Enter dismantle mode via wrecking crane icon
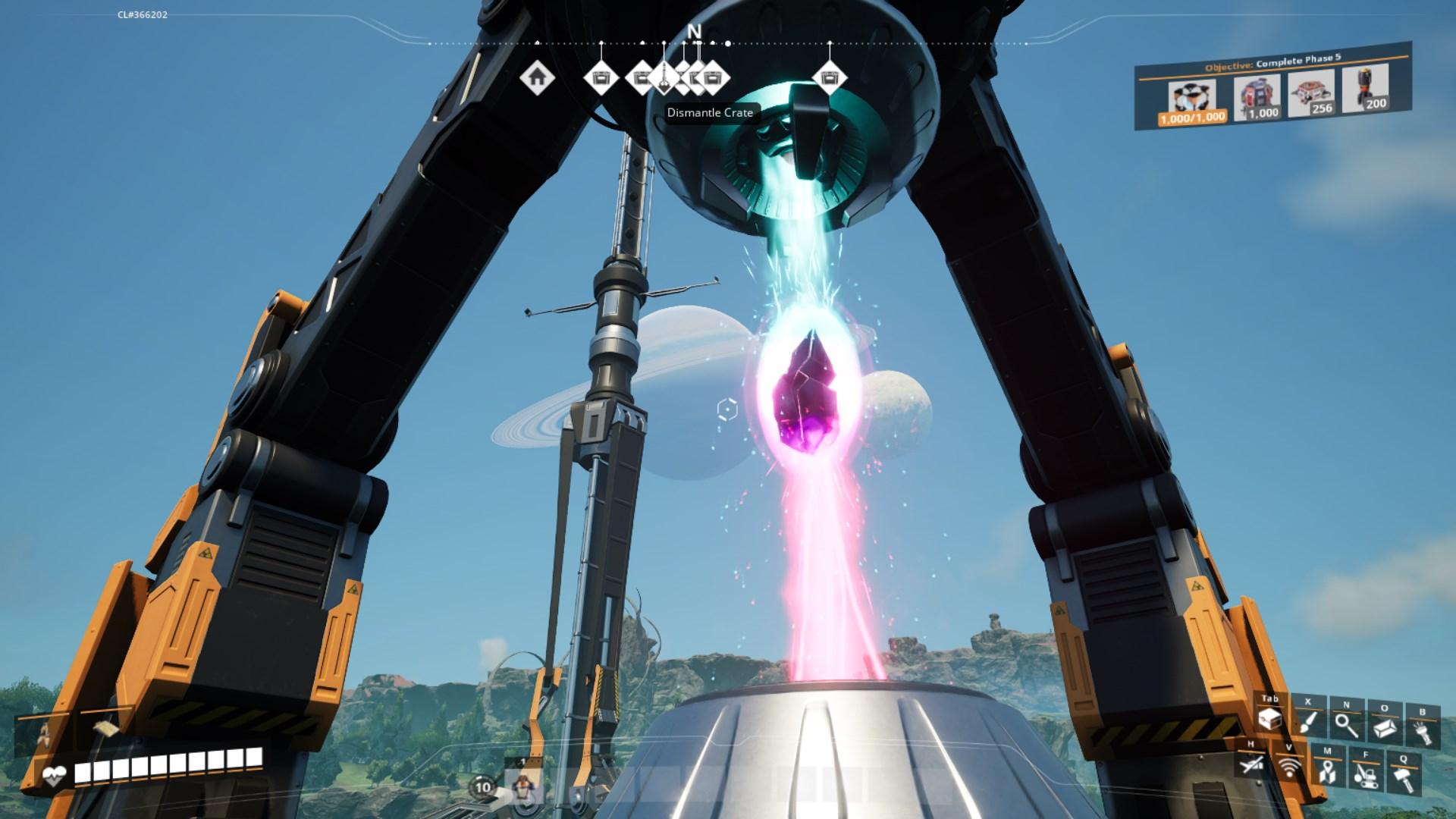 [x=1364, y=773]
